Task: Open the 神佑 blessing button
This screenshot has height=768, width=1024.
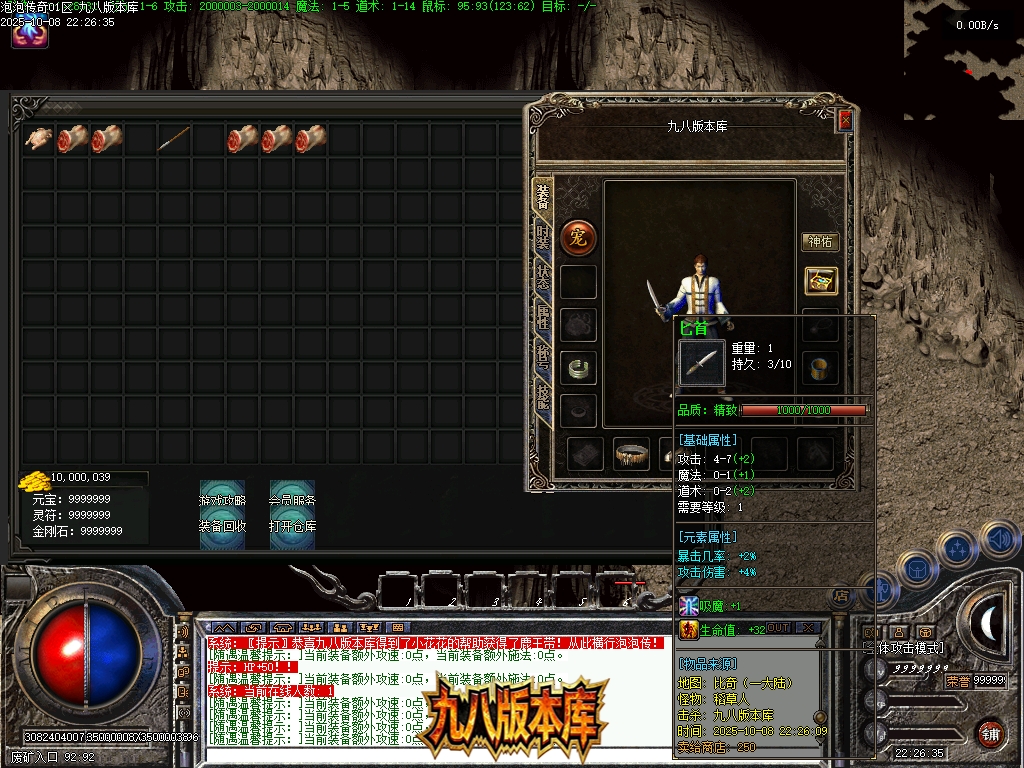Action: [821, 242]
